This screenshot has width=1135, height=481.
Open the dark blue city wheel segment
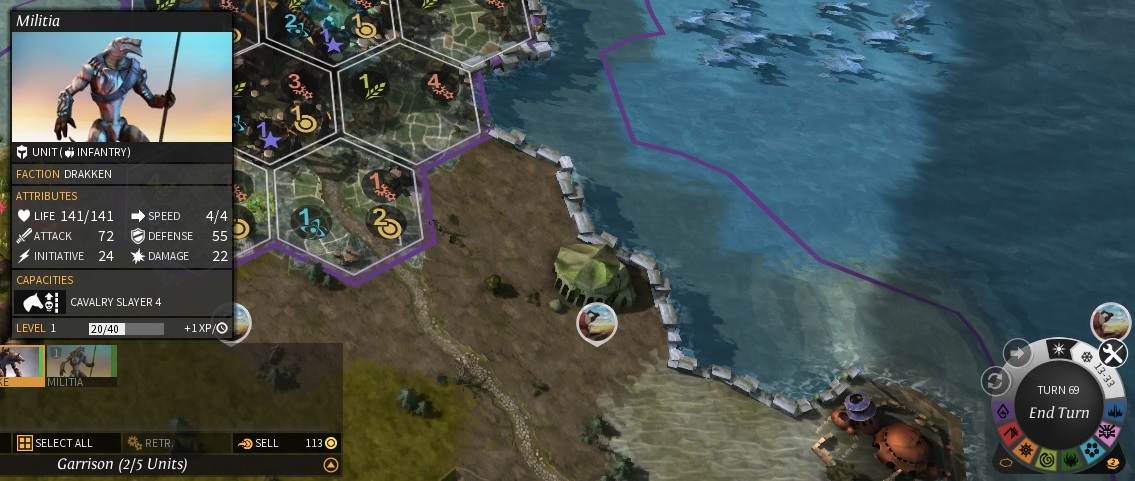(1116, 411)
